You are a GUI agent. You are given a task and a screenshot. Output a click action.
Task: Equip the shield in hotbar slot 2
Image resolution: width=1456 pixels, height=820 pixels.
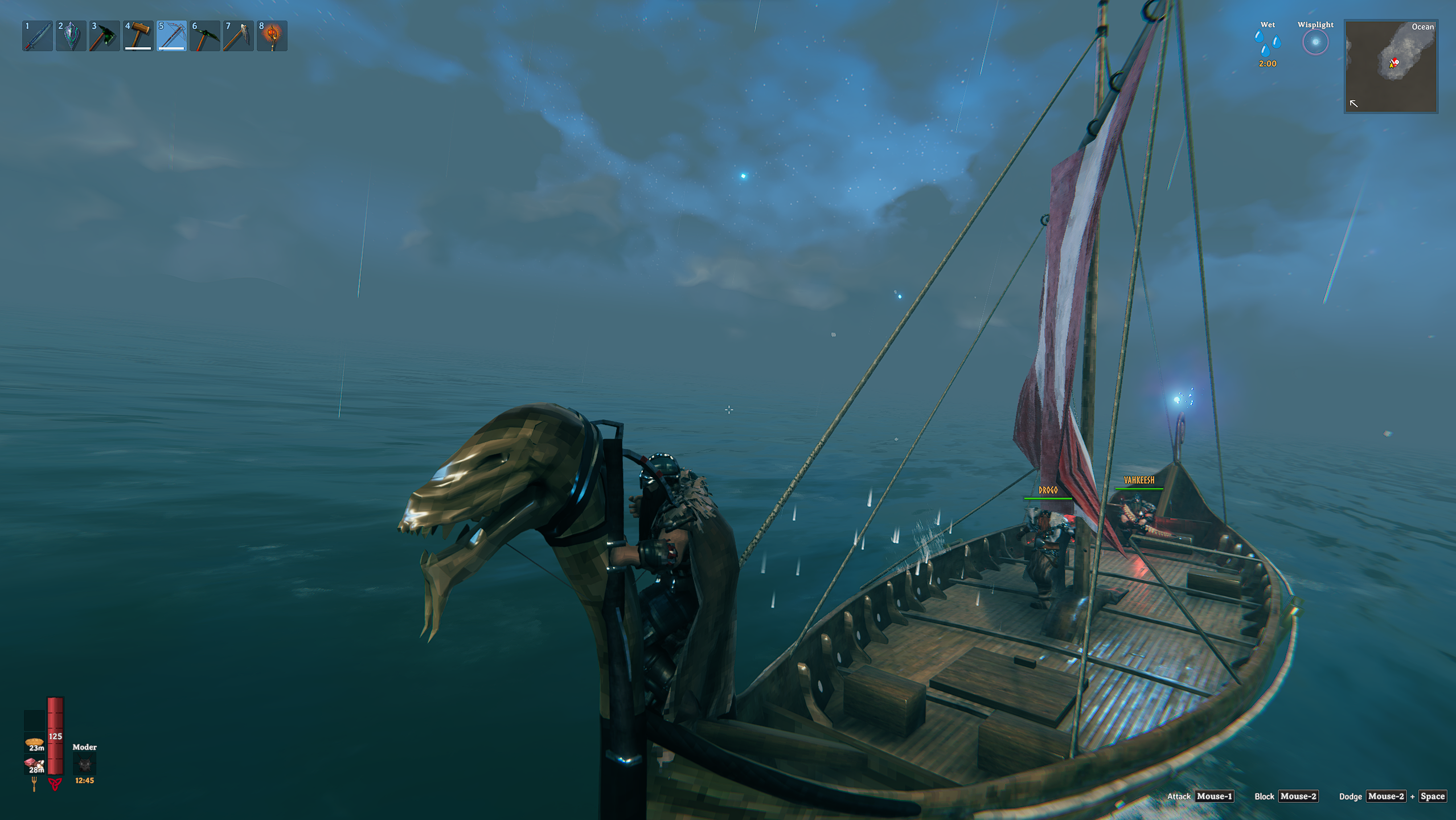71,36
